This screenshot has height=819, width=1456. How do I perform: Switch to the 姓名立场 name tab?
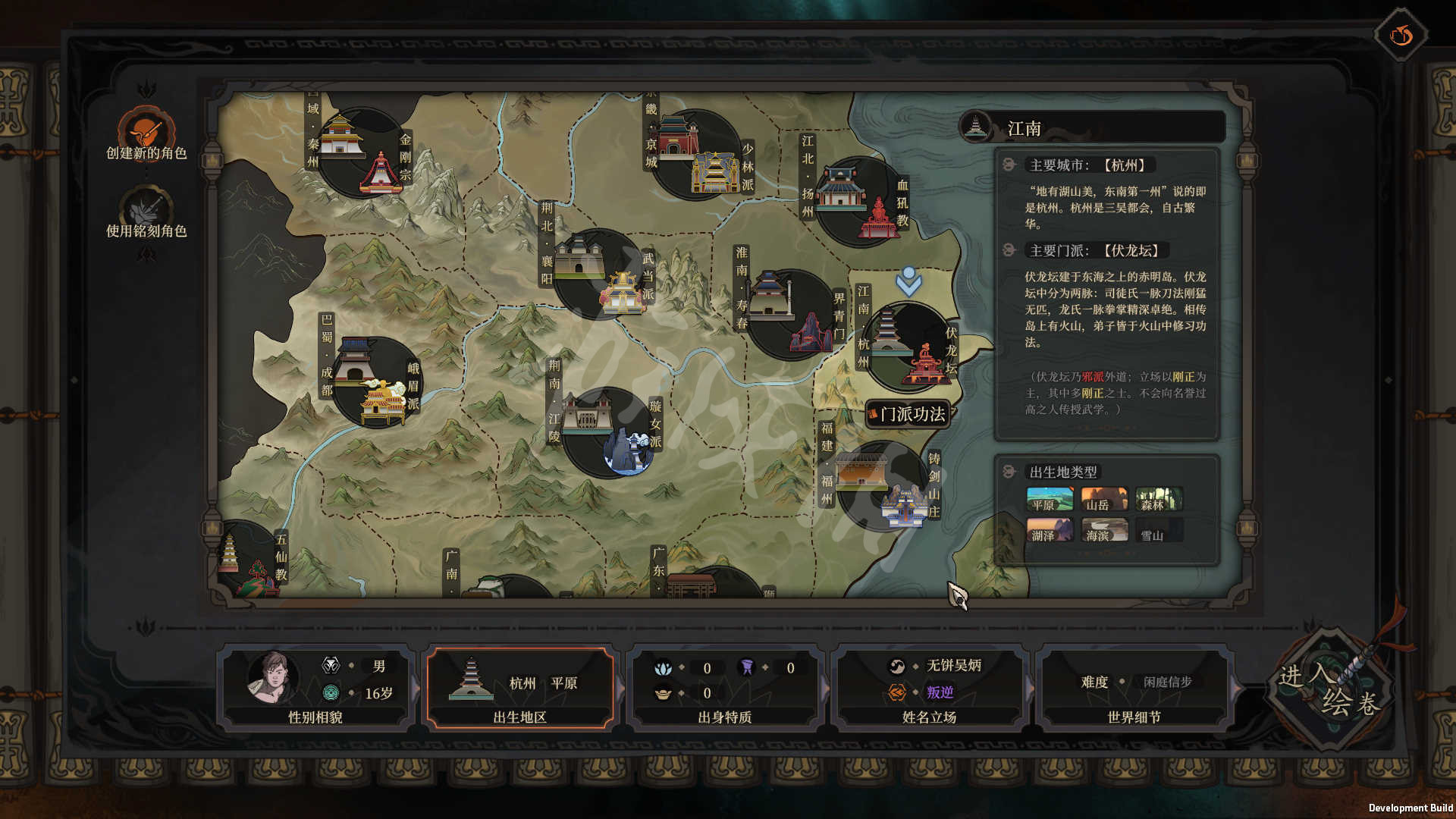(x=930, y=688)
